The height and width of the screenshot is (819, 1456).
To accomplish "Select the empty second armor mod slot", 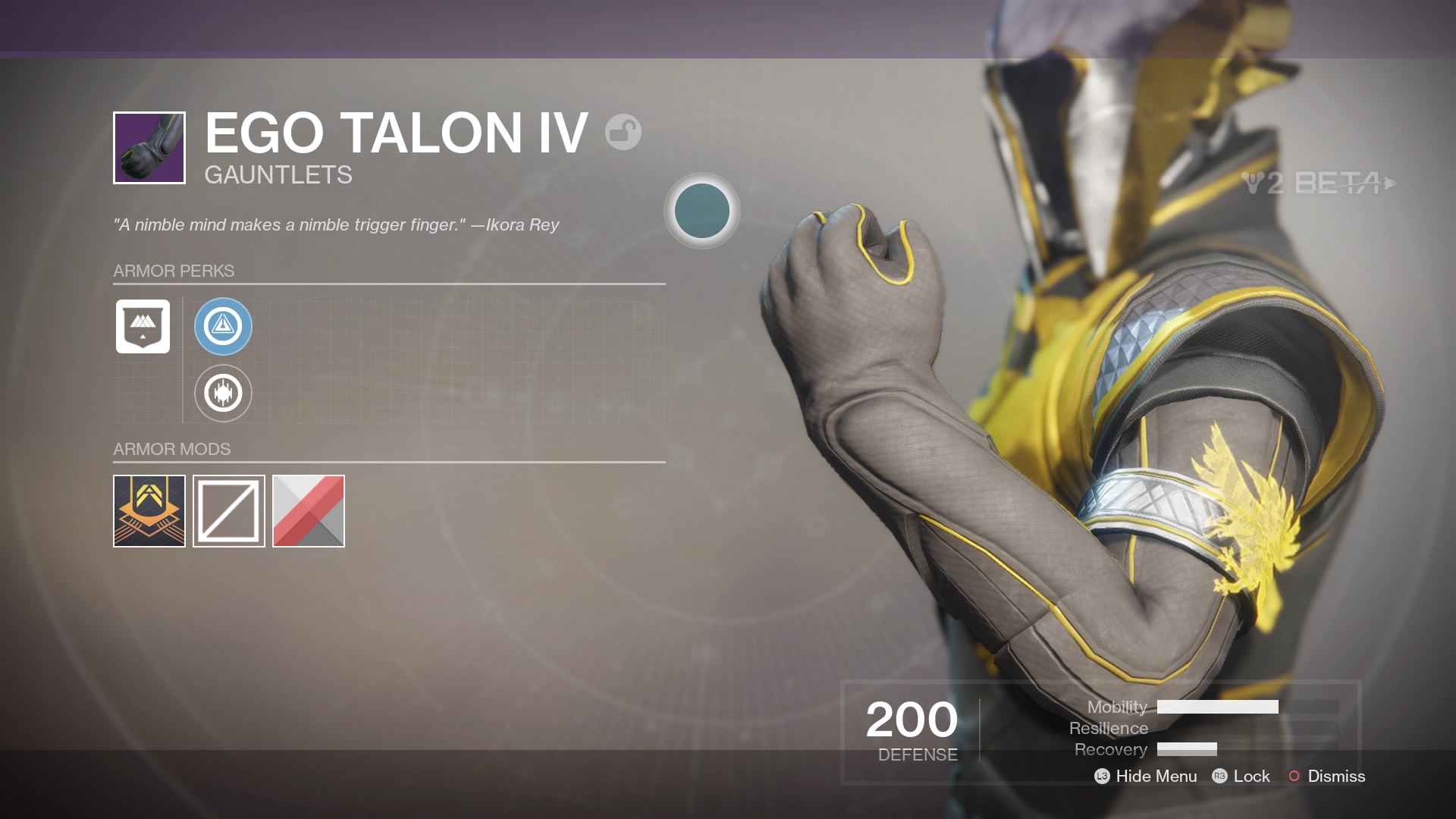I will 228,510.
